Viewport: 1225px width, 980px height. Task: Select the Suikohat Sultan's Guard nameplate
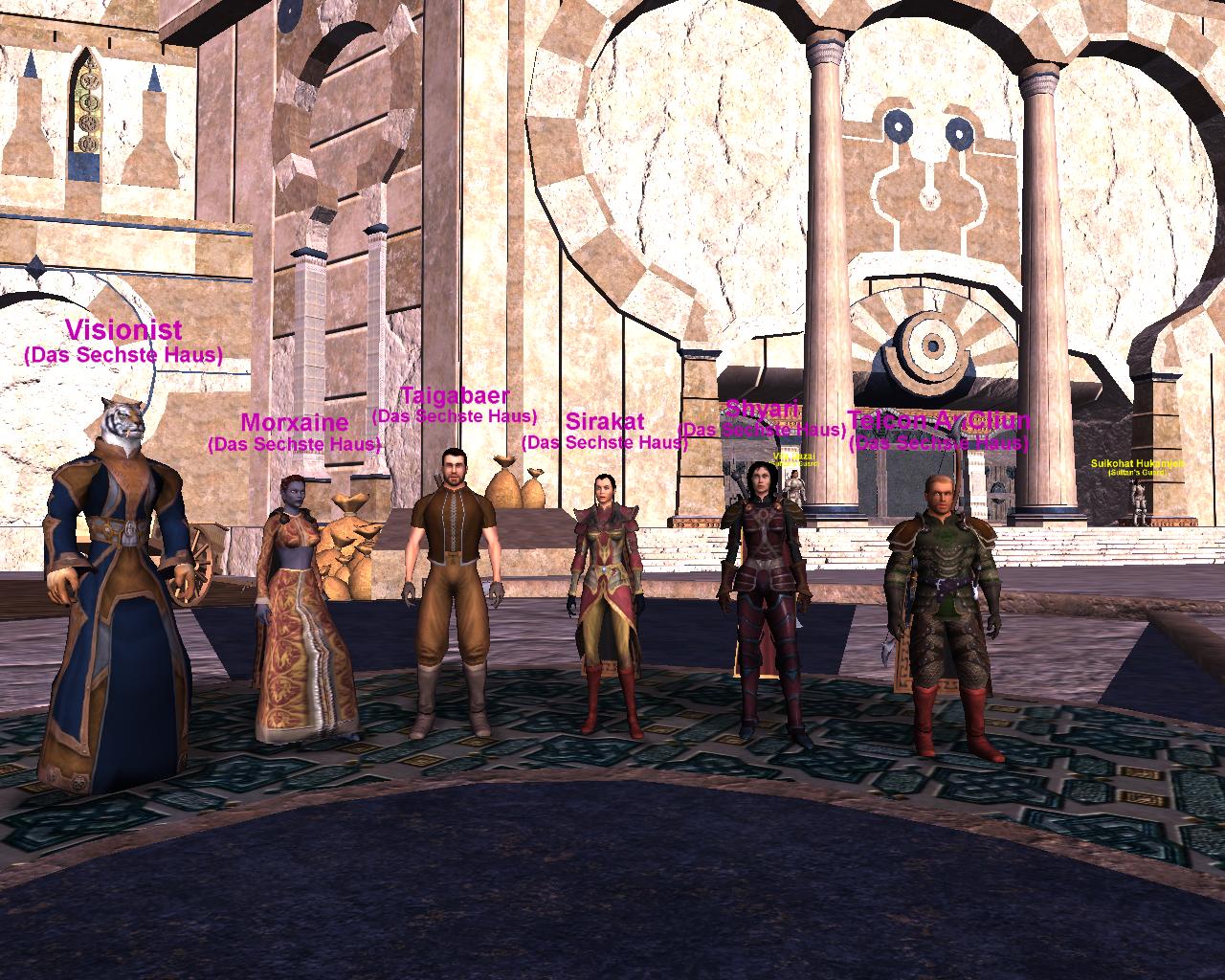(x=1137, y=464)
